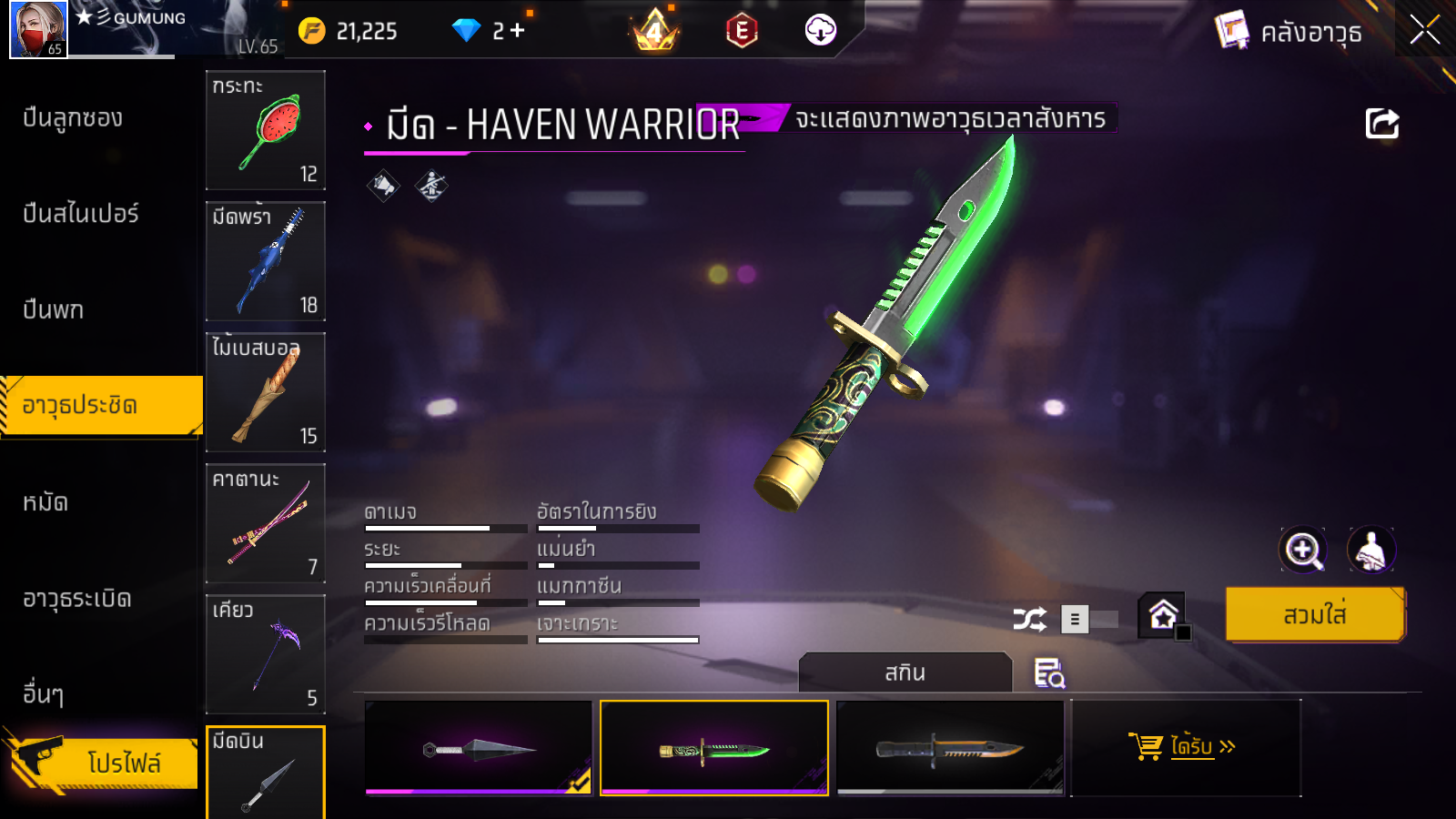Open the หมัด fist category

coord(45,502)
